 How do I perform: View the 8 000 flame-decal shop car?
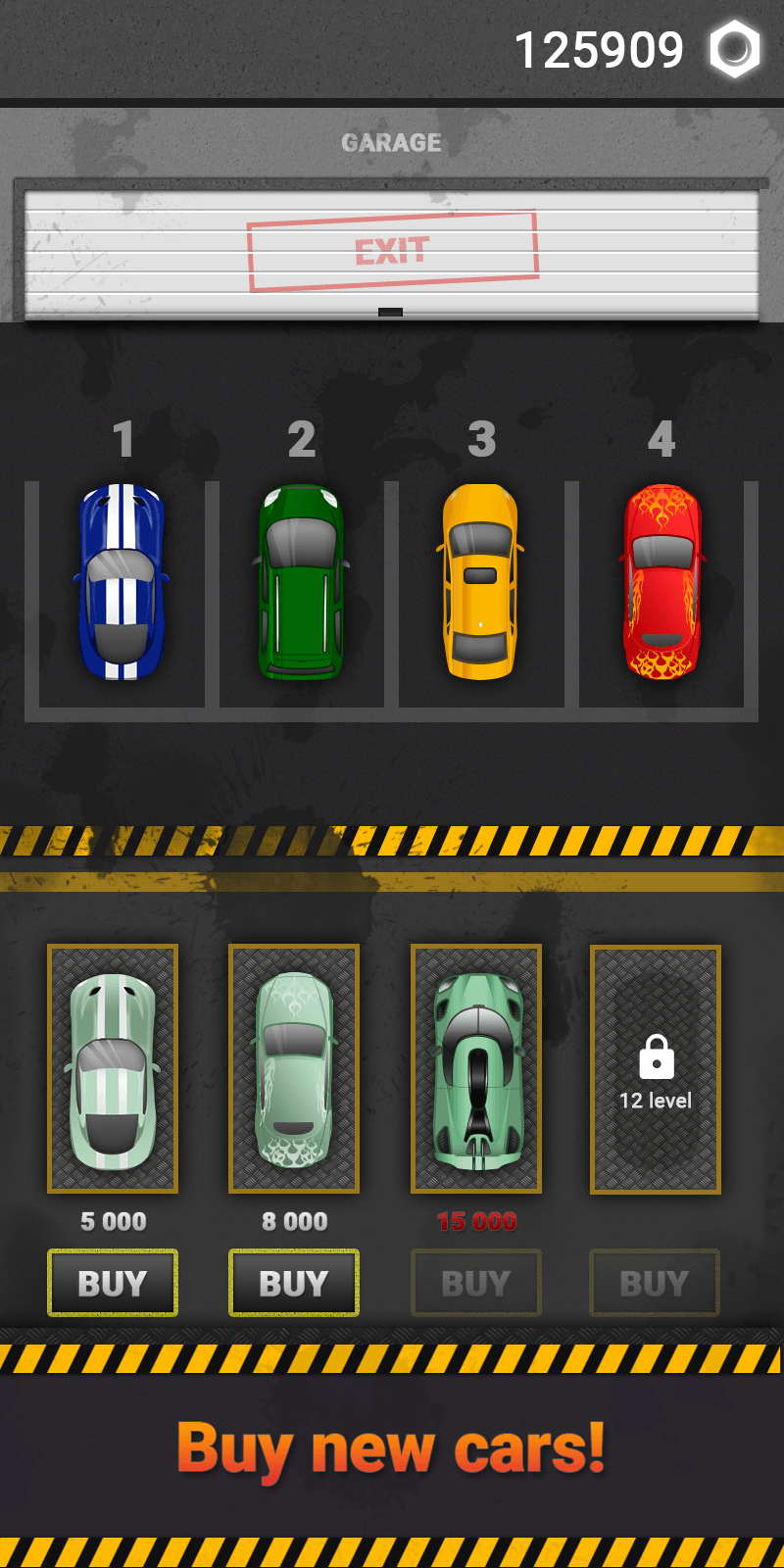point(294,1069)
